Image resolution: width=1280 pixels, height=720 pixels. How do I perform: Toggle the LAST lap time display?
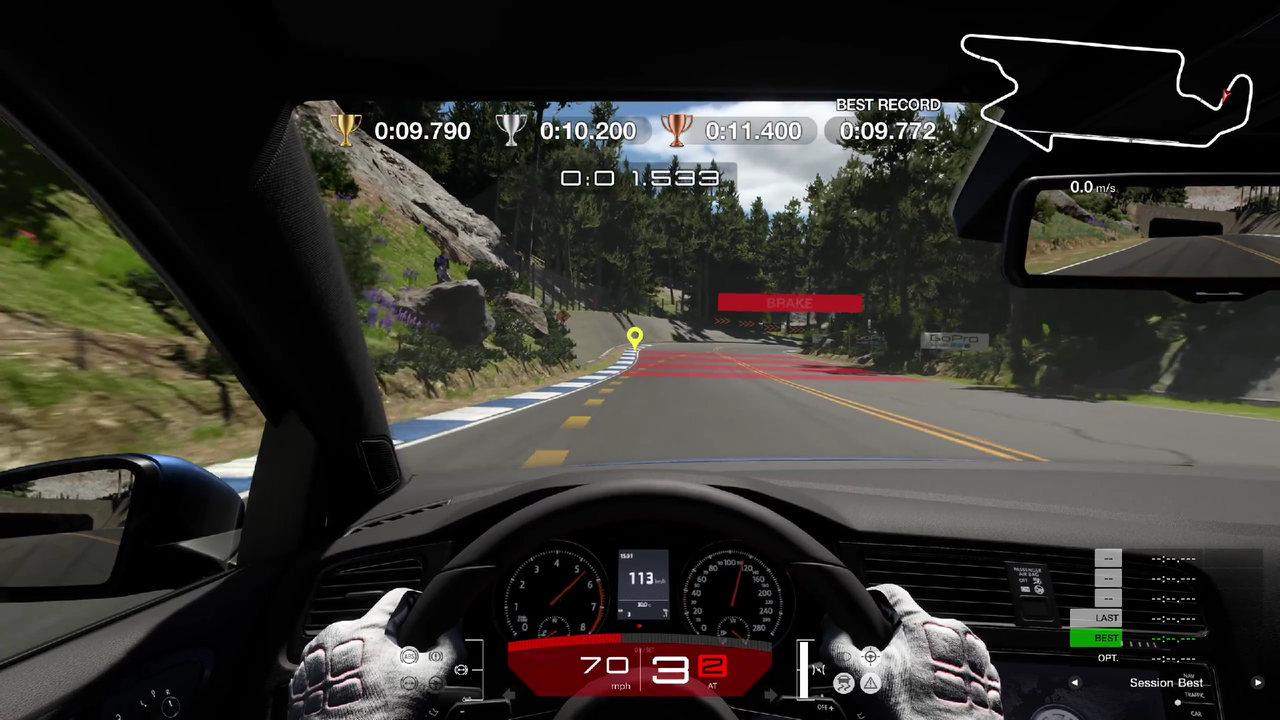click(x=1107, y=618)
